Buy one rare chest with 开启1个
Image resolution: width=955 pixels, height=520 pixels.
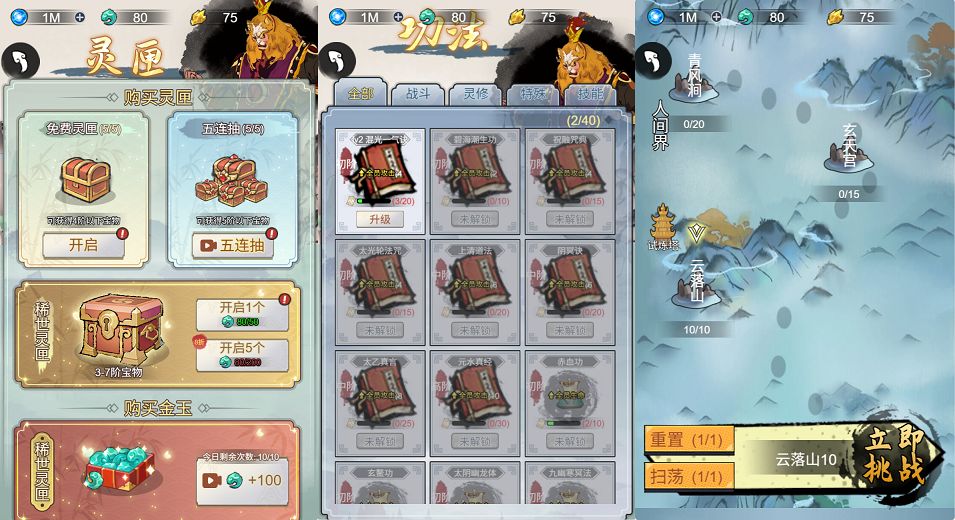coord(242,314)
